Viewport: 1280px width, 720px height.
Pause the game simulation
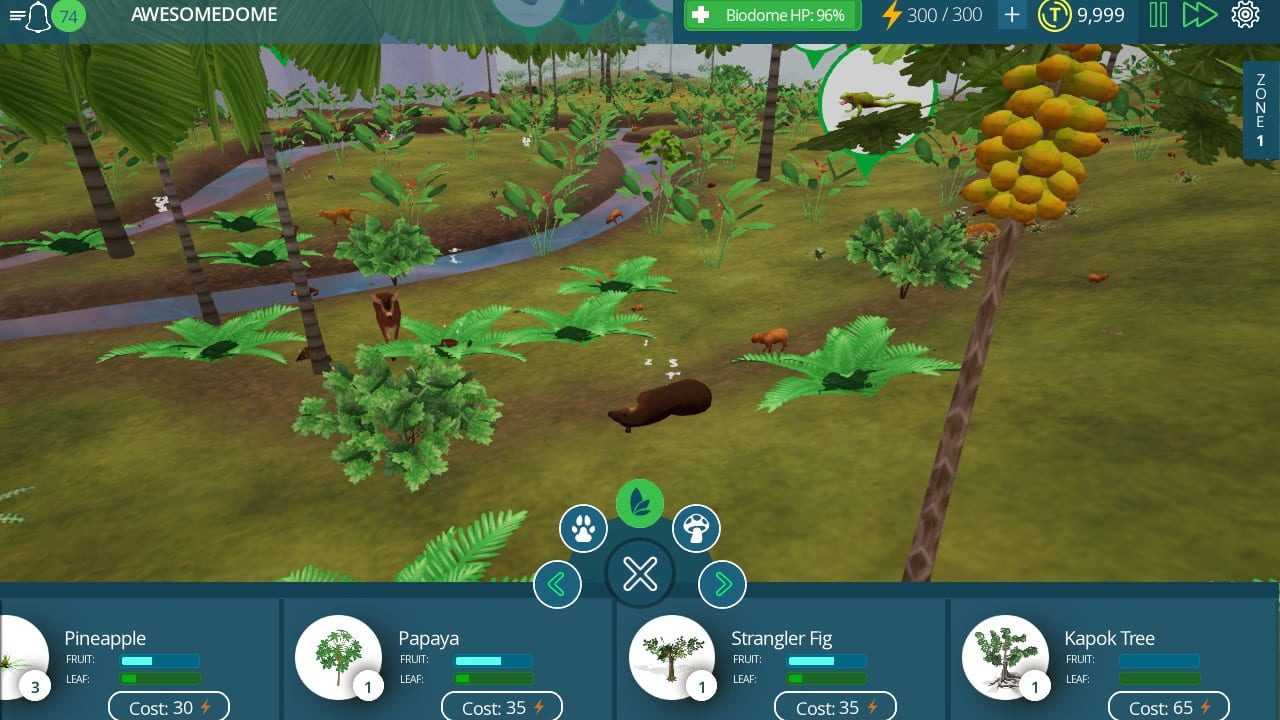[1158, 15]
